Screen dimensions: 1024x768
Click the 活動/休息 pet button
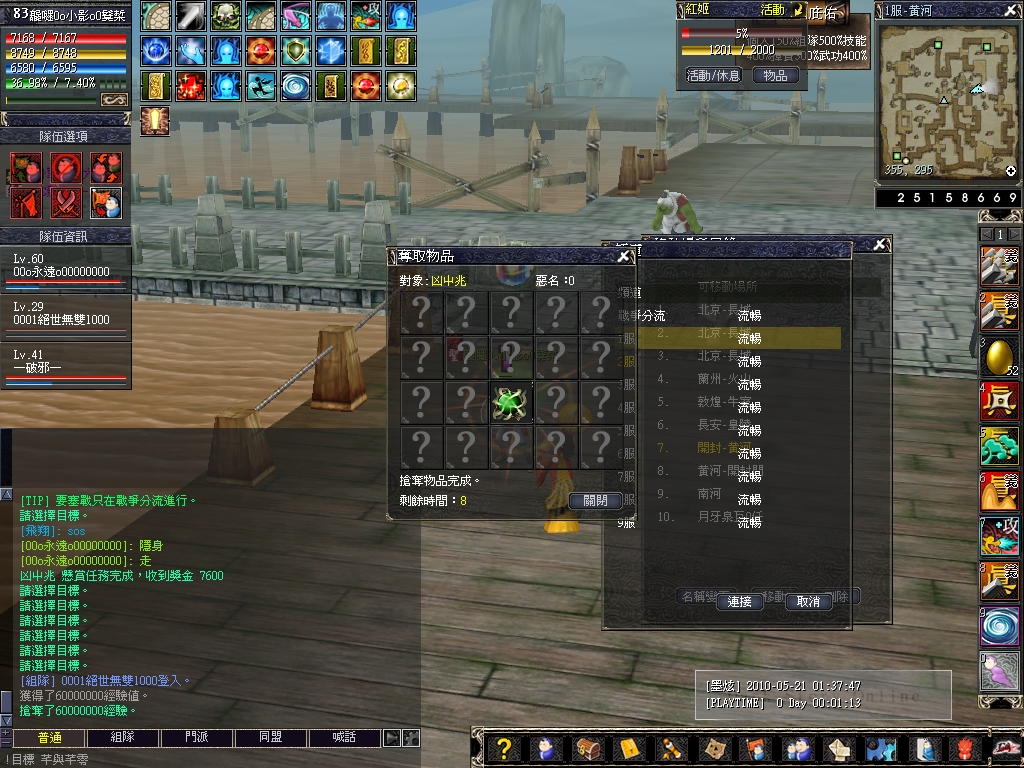713,75
